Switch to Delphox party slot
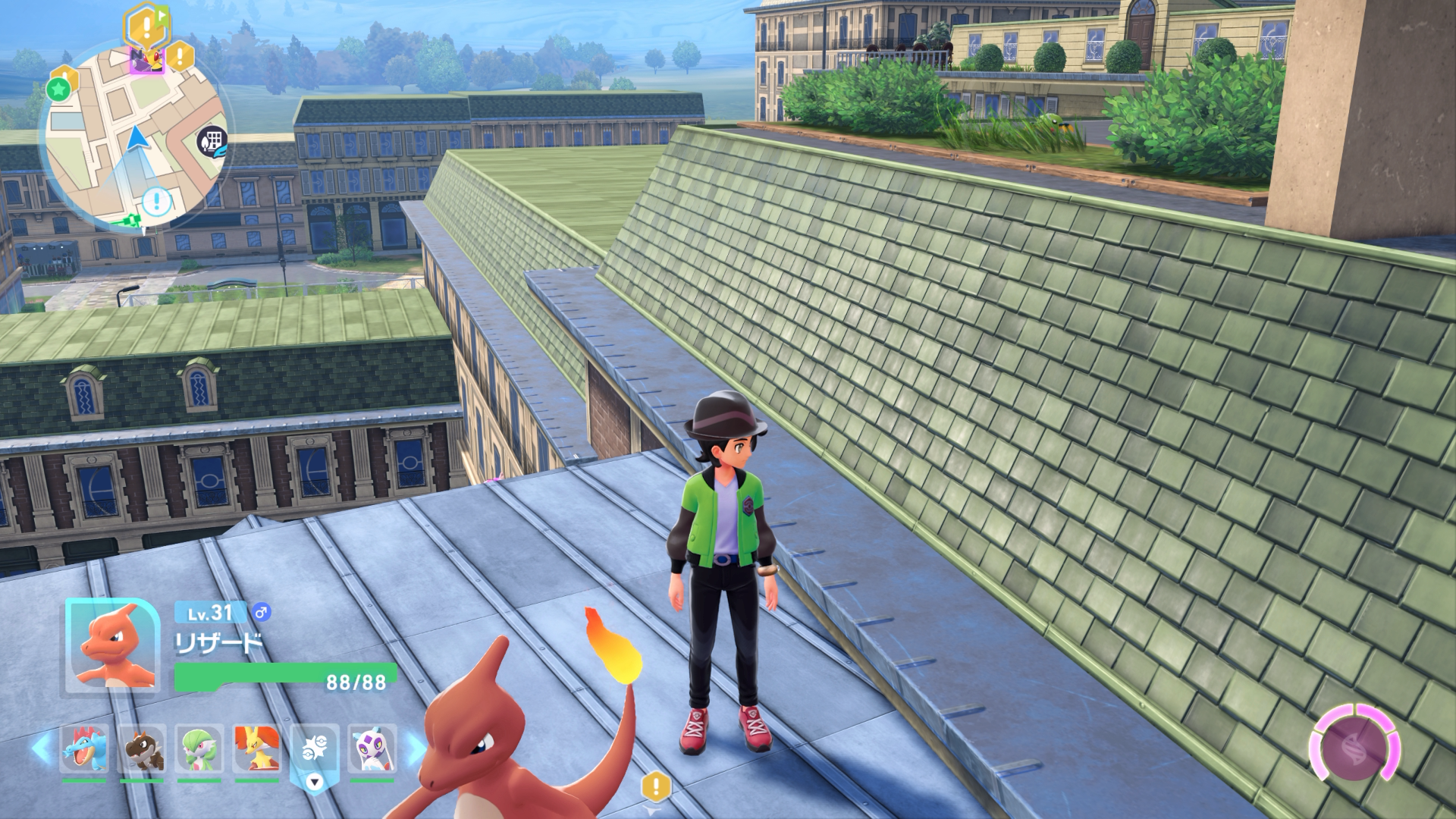This screenshot has height=819, width=1456. coord(257,749)
